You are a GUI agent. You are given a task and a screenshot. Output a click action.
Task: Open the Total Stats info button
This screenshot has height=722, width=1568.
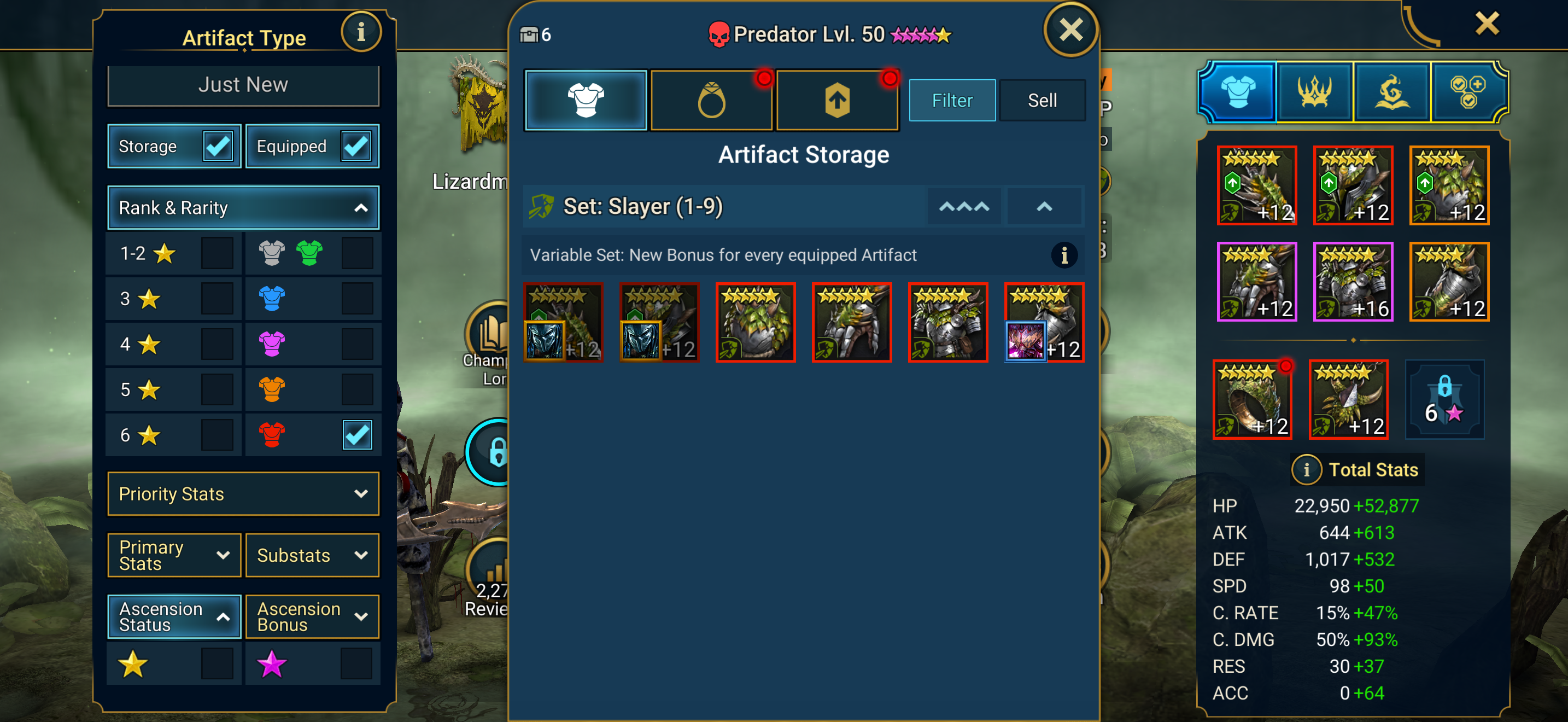tap(1306, 470)
